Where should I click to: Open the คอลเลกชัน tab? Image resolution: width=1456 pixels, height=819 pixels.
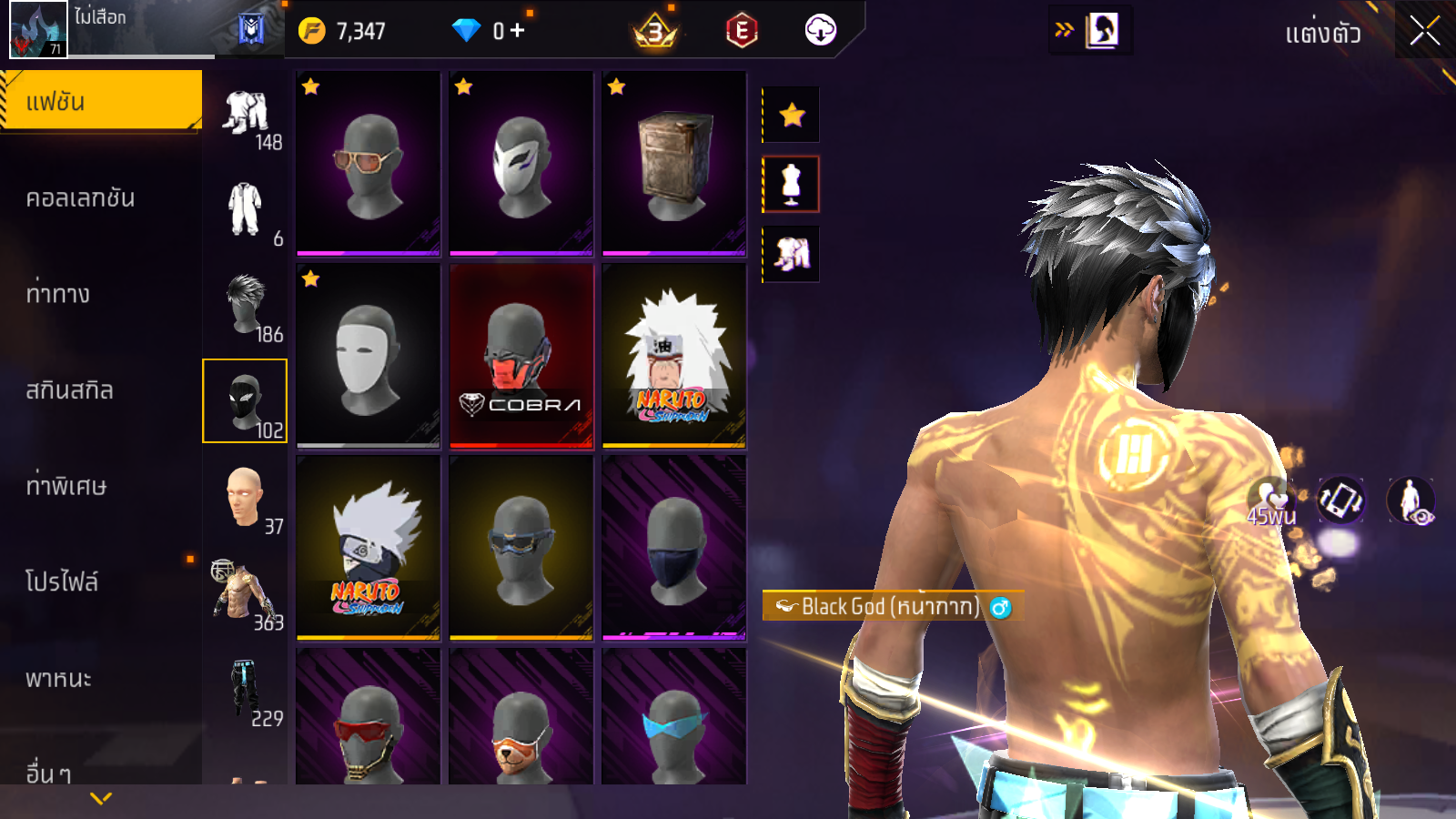pyautogui.click(x=80, y=197)
